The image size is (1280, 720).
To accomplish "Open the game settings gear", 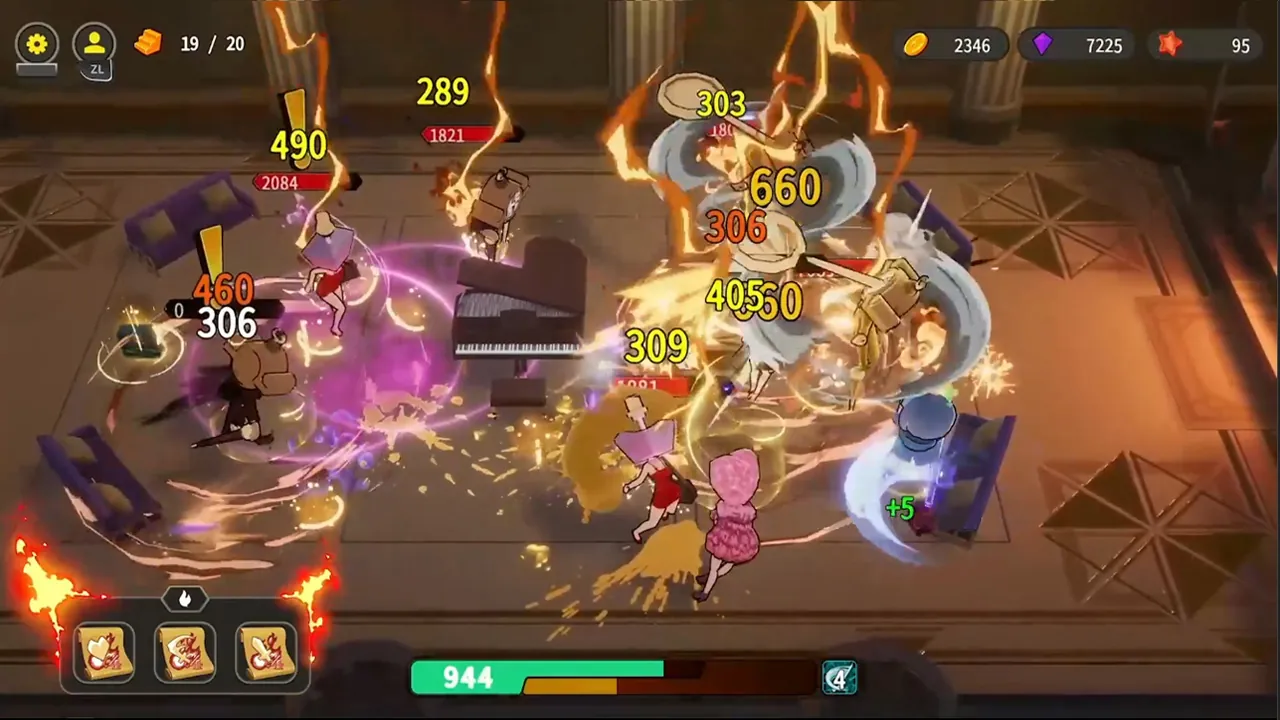I will pos(37,43).
